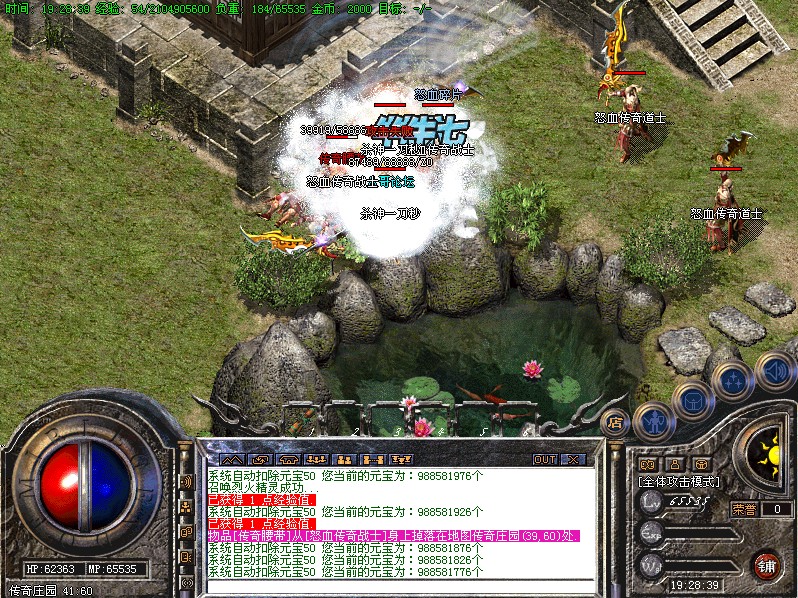Screen dimensions: 798x598
Task: Click the helmet-shaped round button
Action: 691,401
